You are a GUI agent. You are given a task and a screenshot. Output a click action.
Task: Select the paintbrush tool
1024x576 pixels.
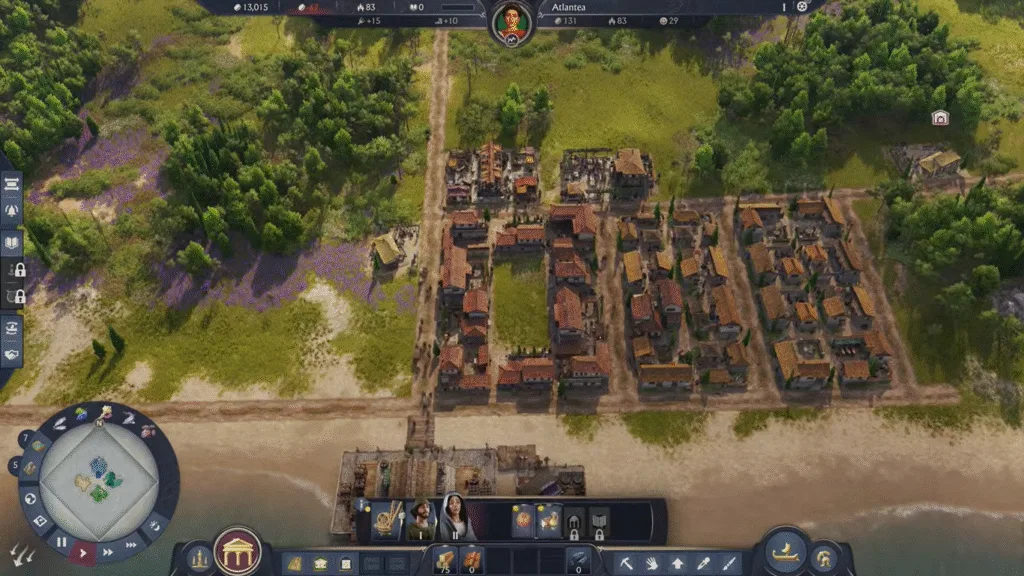click(x=729, y=563)
